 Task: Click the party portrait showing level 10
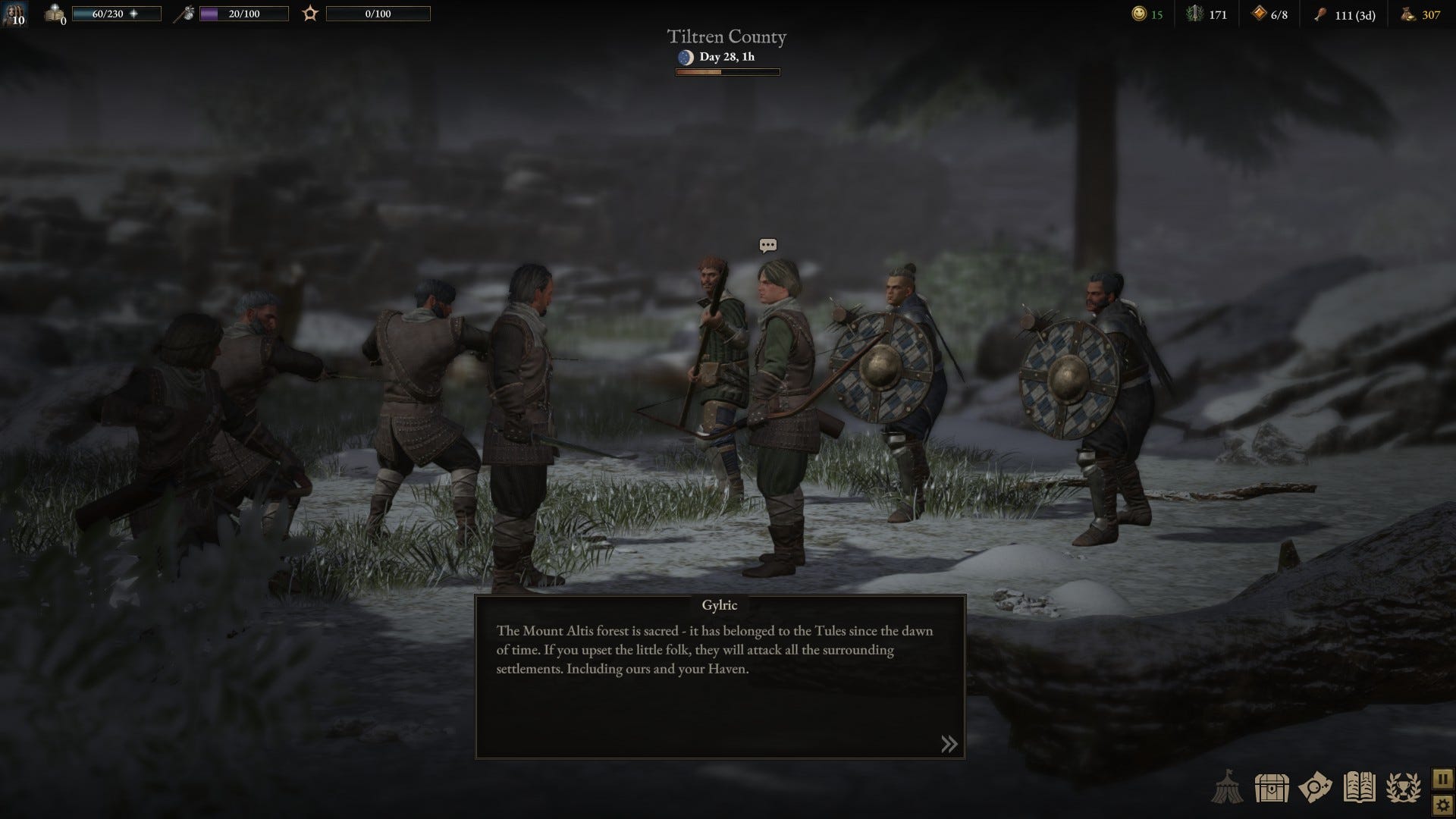(14, 14)
